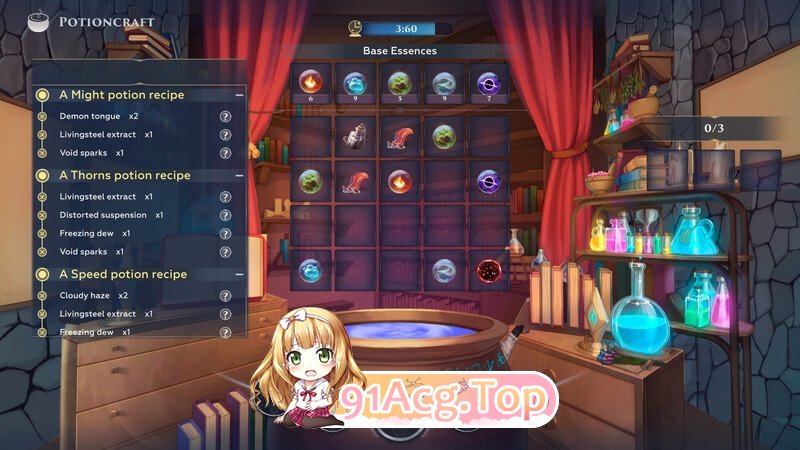Choose the green earth base essence showing 5
Screen dimensions: 800x450
coord(399,83)
